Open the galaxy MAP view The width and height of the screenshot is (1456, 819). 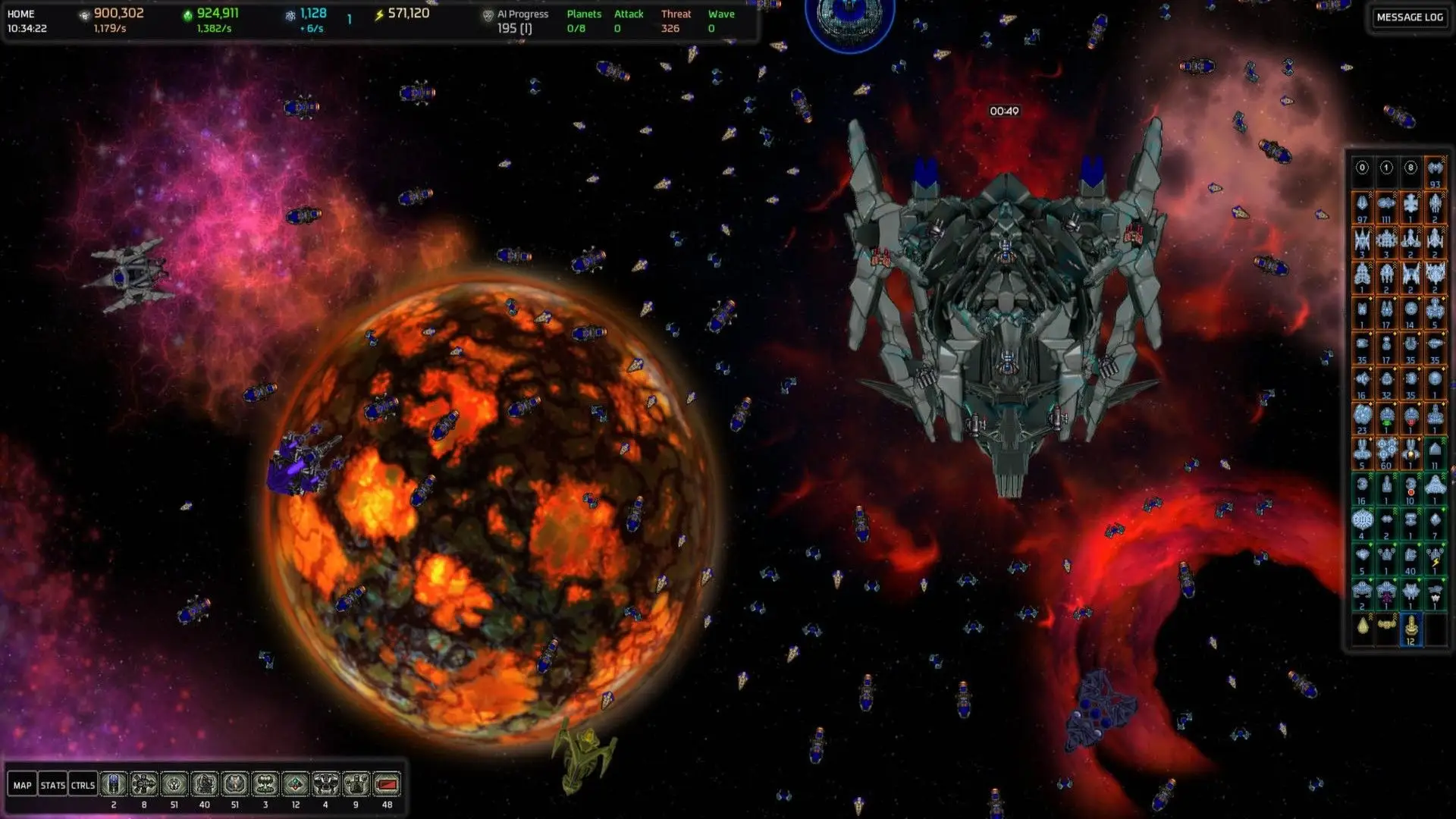22,785
